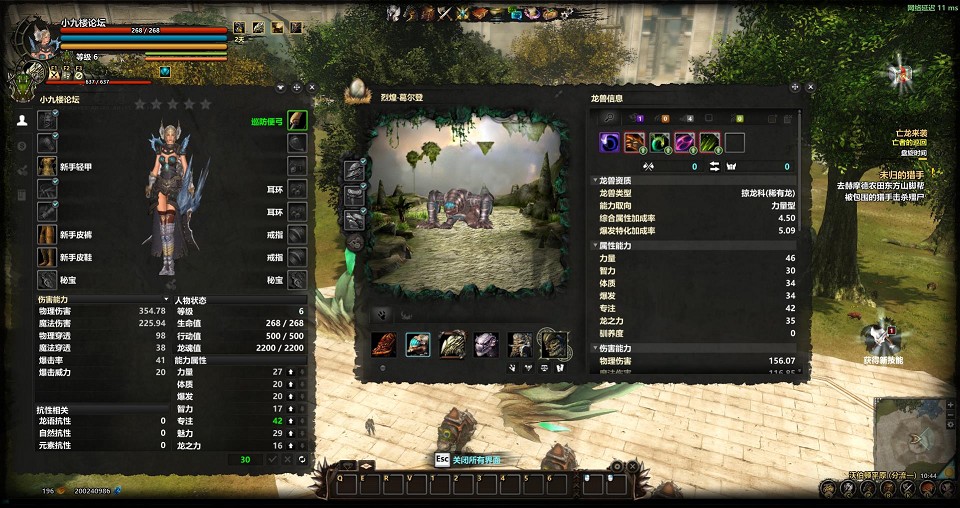Screen dimensions: 960x508
Task: Choose the cyan-highlighted dragon portrait
Action: pos(418,345)
